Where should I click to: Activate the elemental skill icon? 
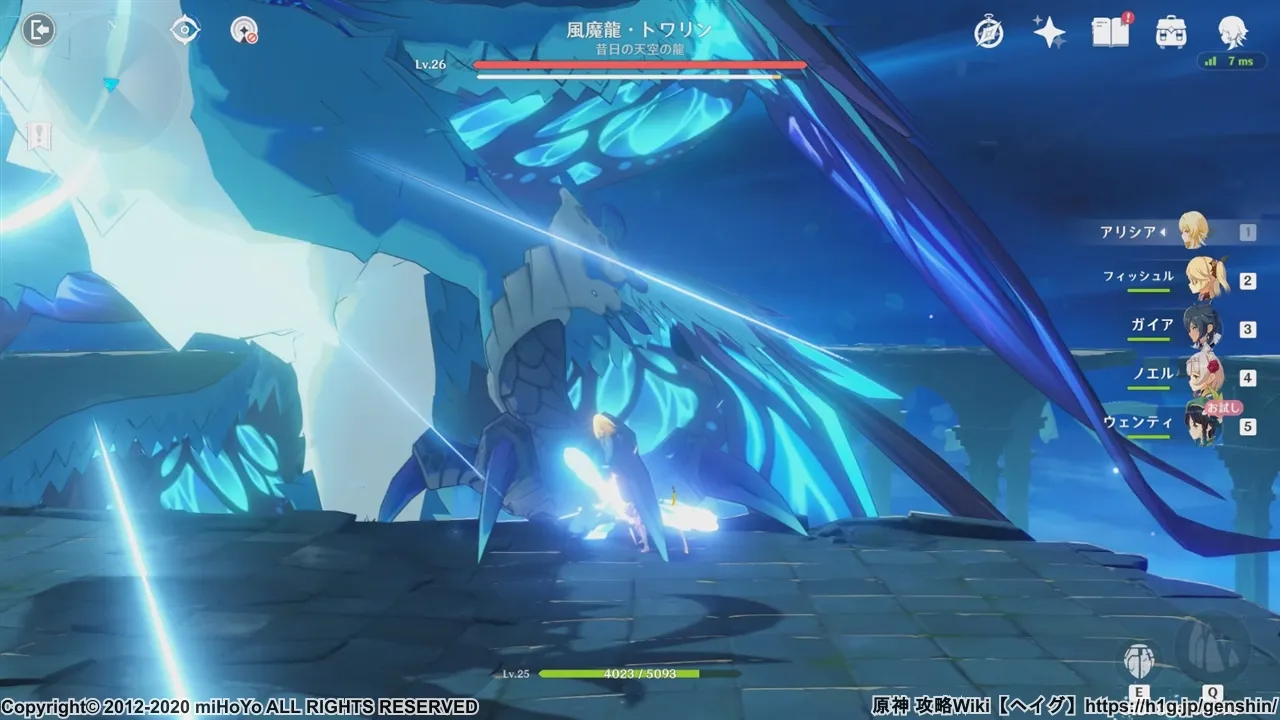1139,660
